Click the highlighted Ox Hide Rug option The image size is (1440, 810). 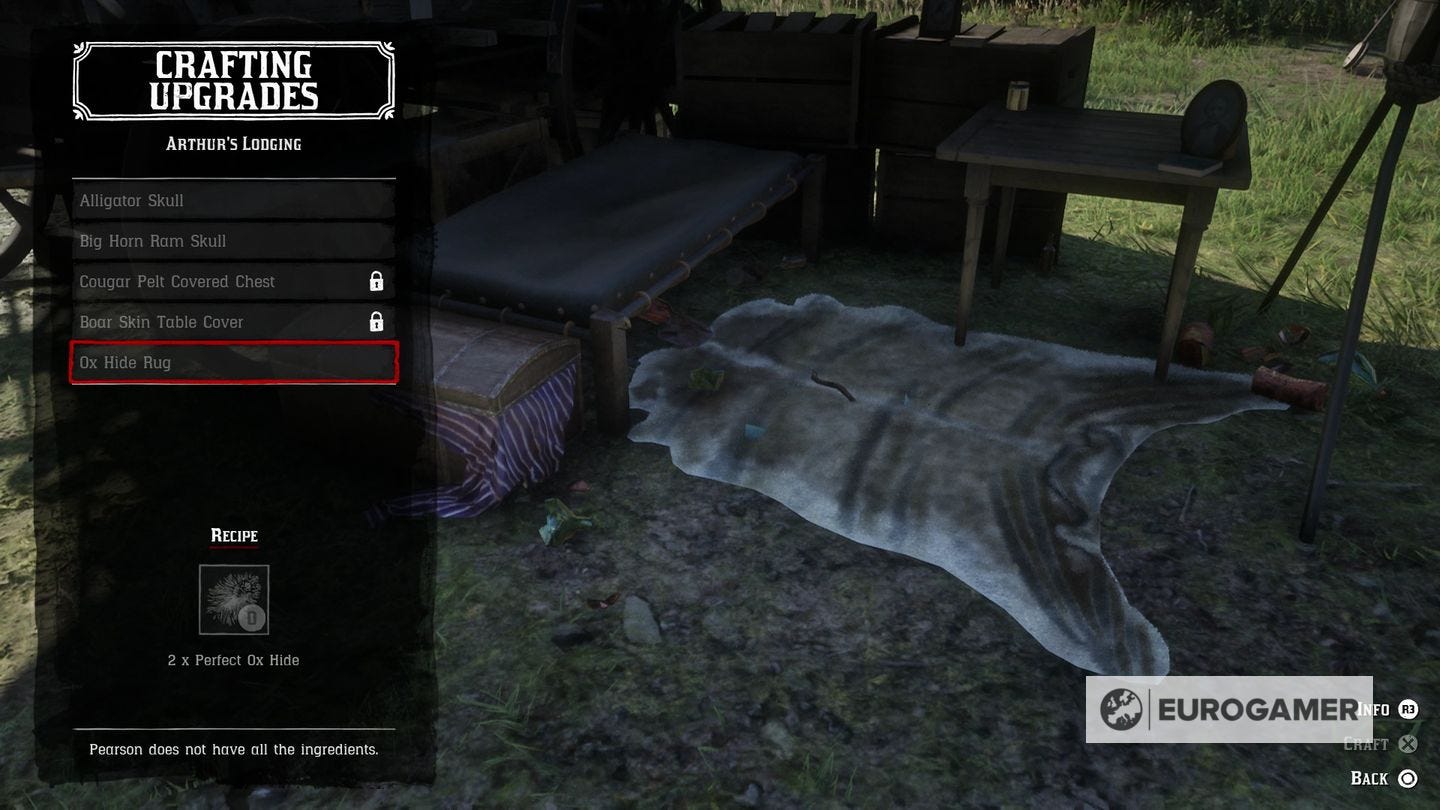click(x=232, y=362)
